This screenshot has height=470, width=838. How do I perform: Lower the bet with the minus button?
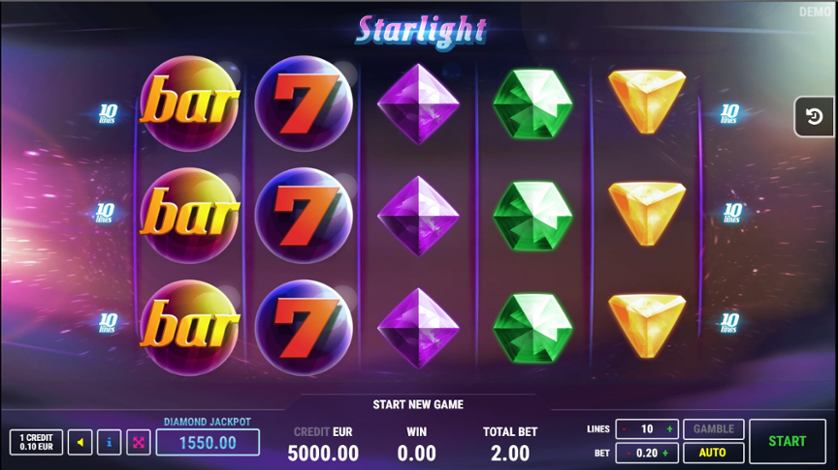(625, 453)
